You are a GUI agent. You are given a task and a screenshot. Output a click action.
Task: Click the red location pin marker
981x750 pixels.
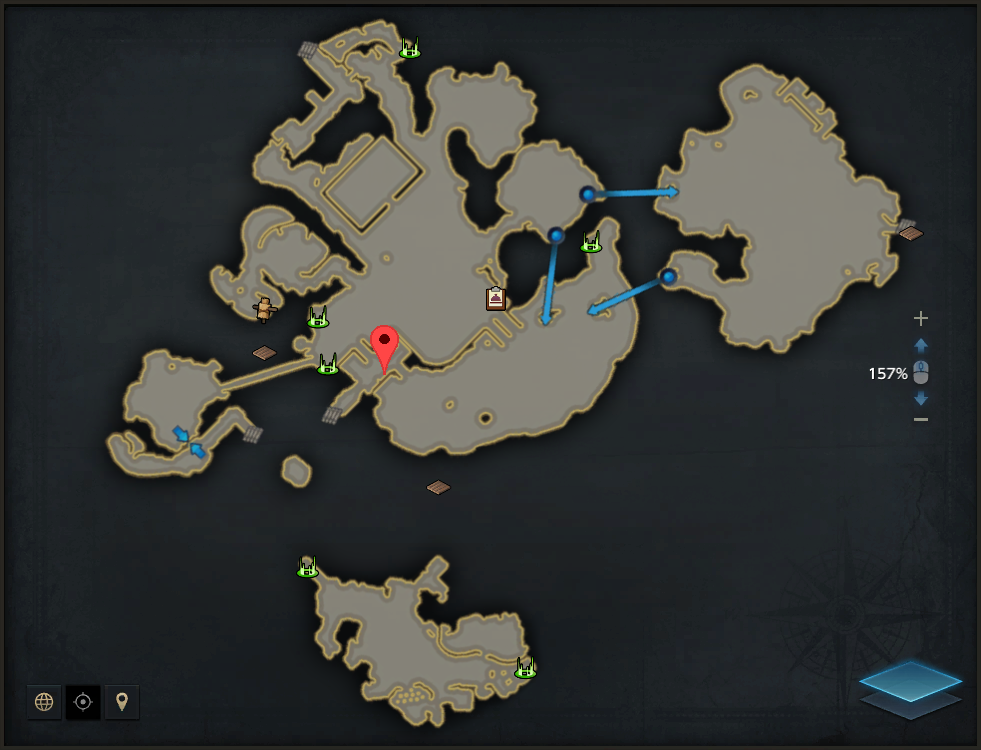pos(384,345)
